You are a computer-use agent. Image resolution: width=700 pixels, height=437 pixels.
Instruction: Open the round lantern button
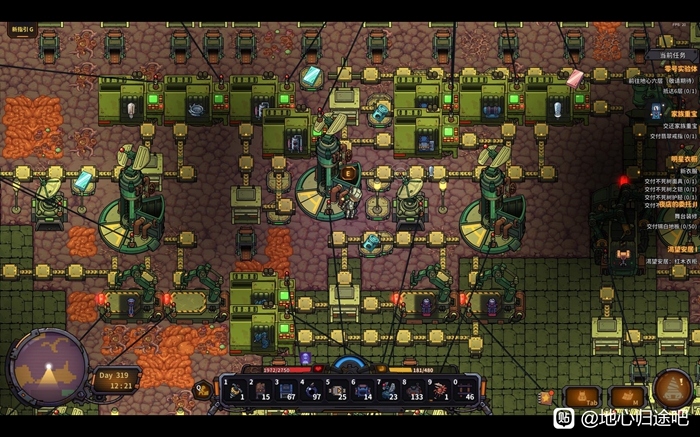[x=671, y=387]
